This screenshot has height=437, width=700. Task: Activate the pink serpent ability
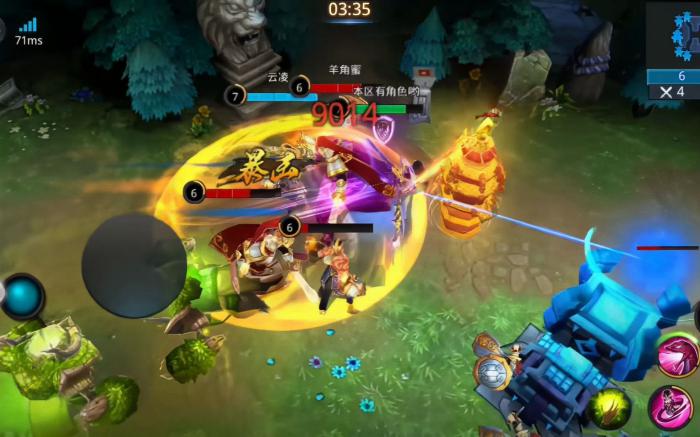point(678,356)
